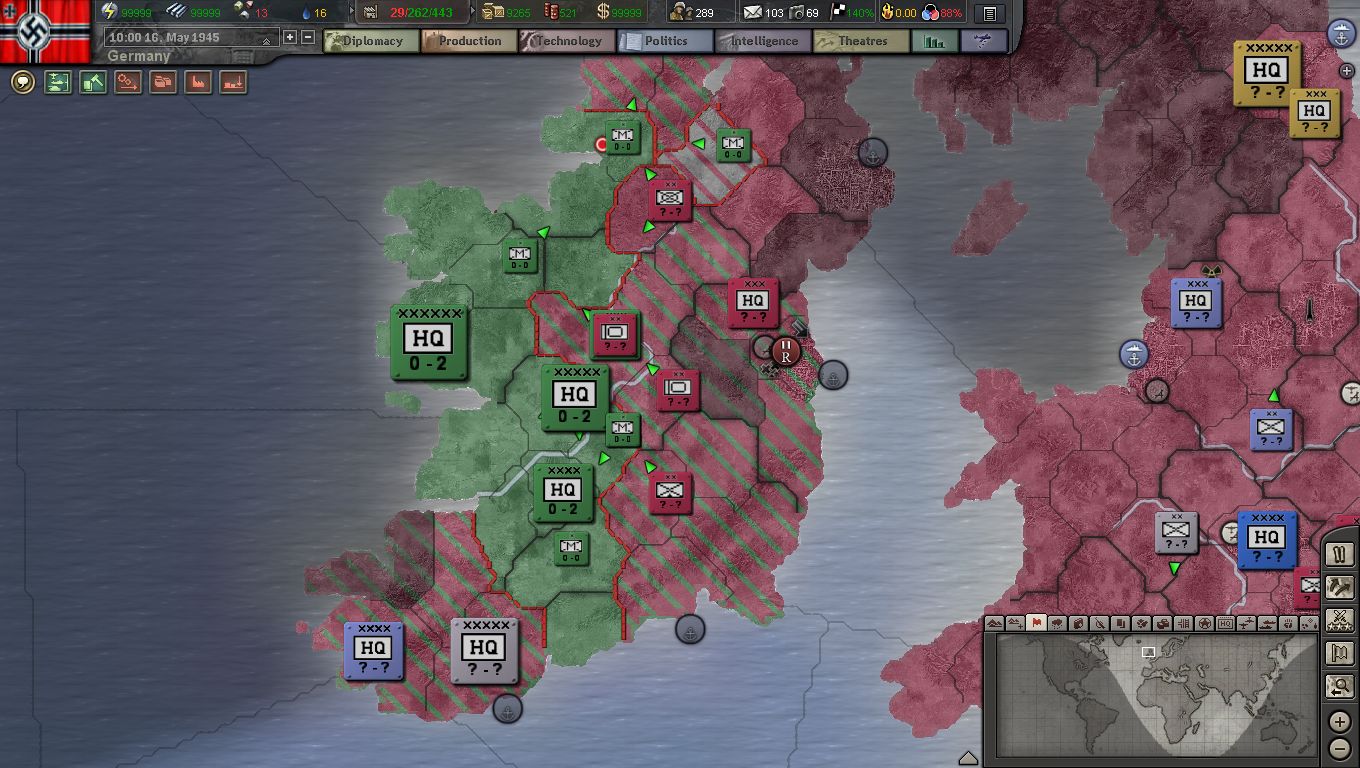
Task: Show the Politics screen
Action: [664, 41]
